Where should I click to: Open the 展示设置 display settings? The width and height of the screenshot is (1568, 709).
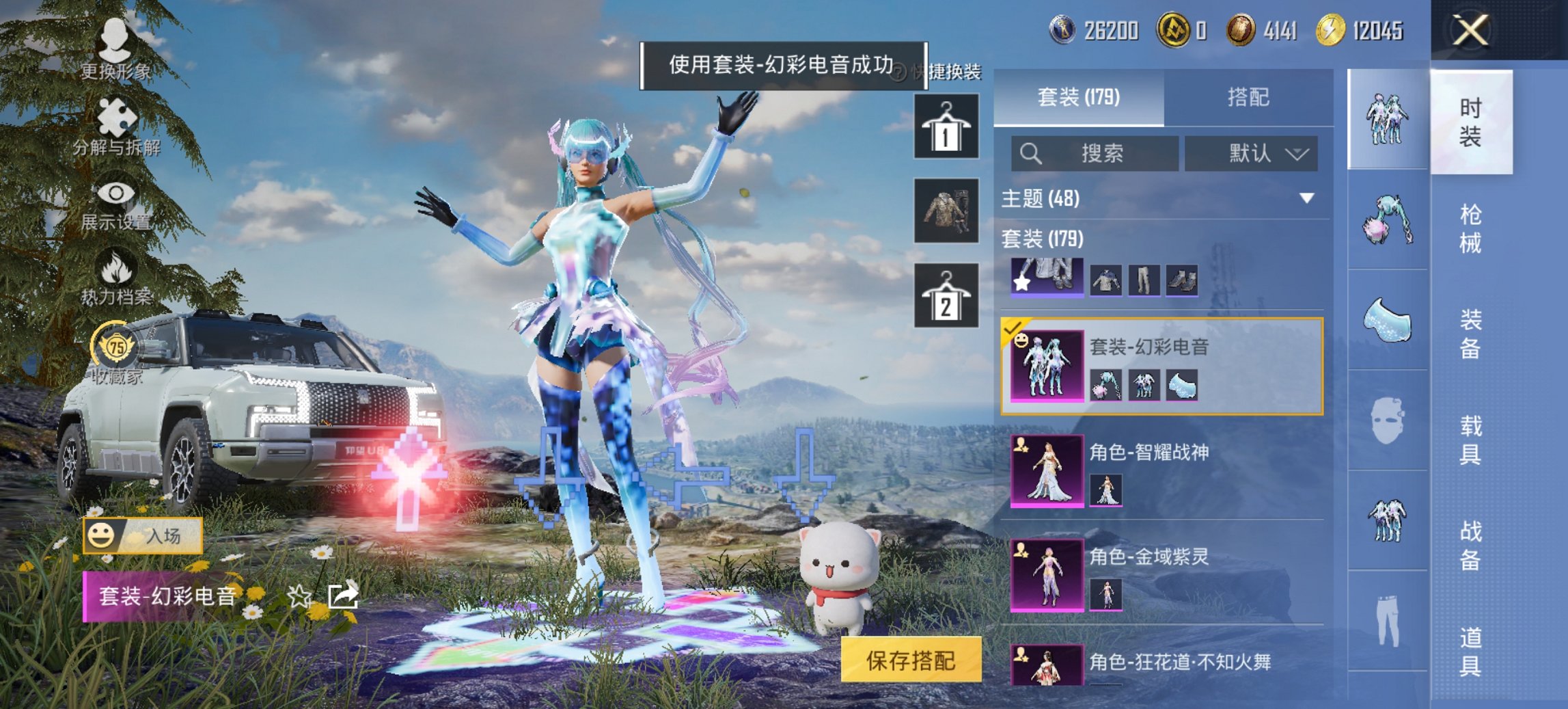click(116, 205)
